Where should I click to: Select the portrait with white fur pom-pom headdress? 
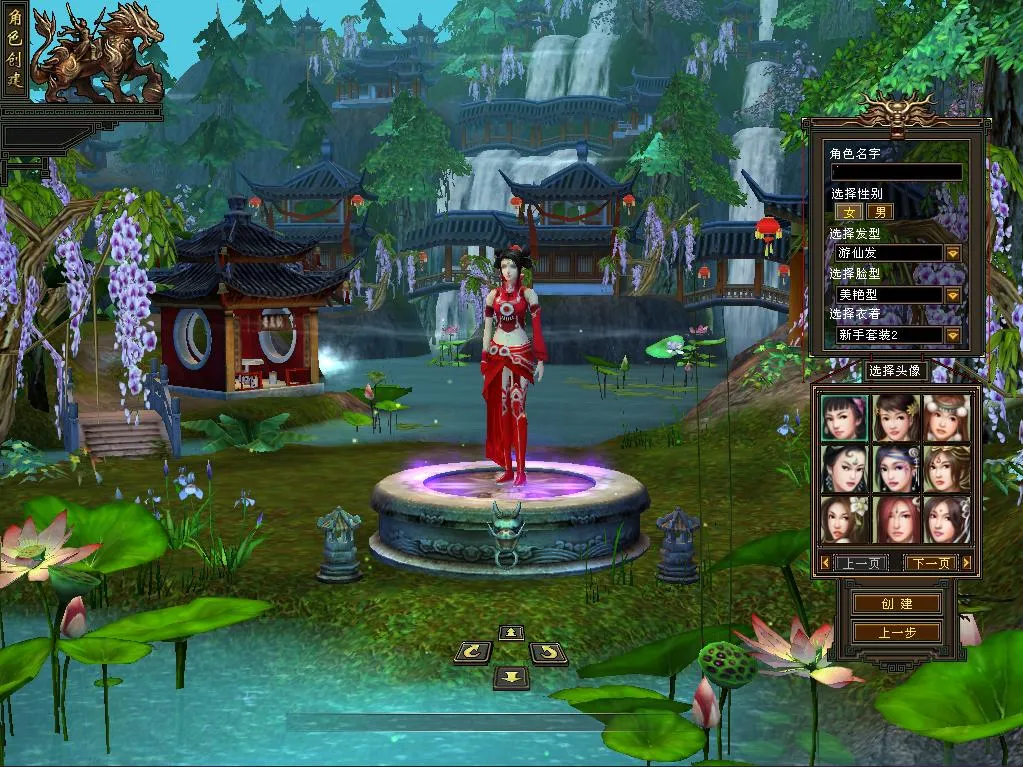coord(945,417)
